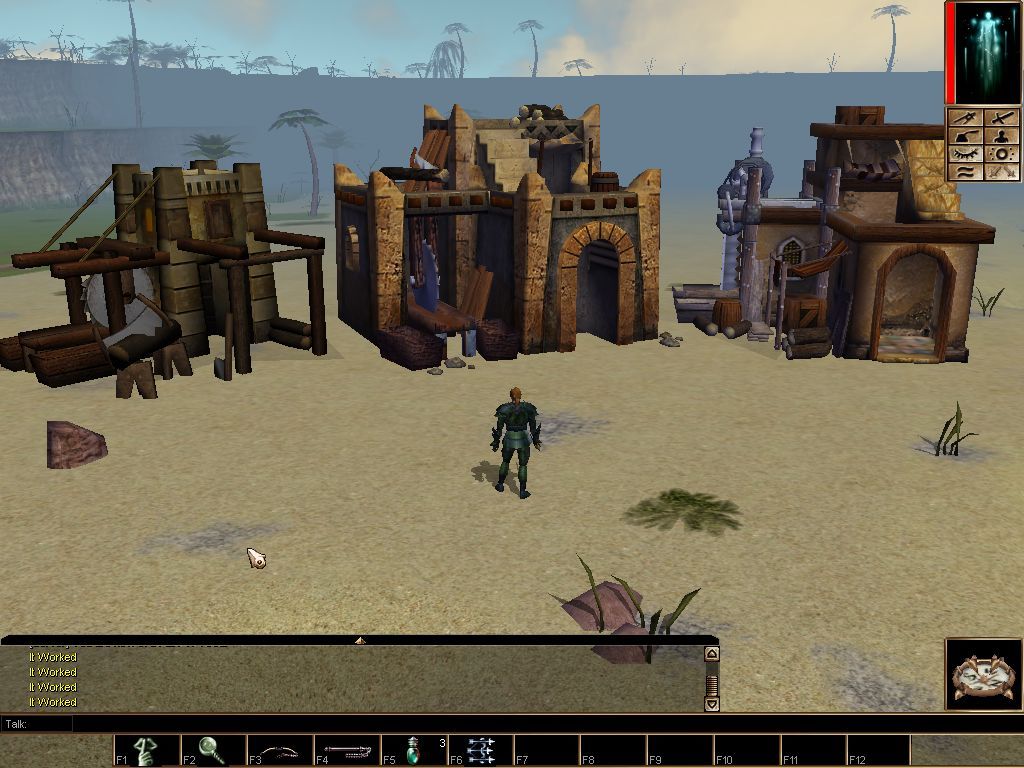Click the closed eye icon button
The height and width of the screenshot is (768, 1024).
point(965,154)
